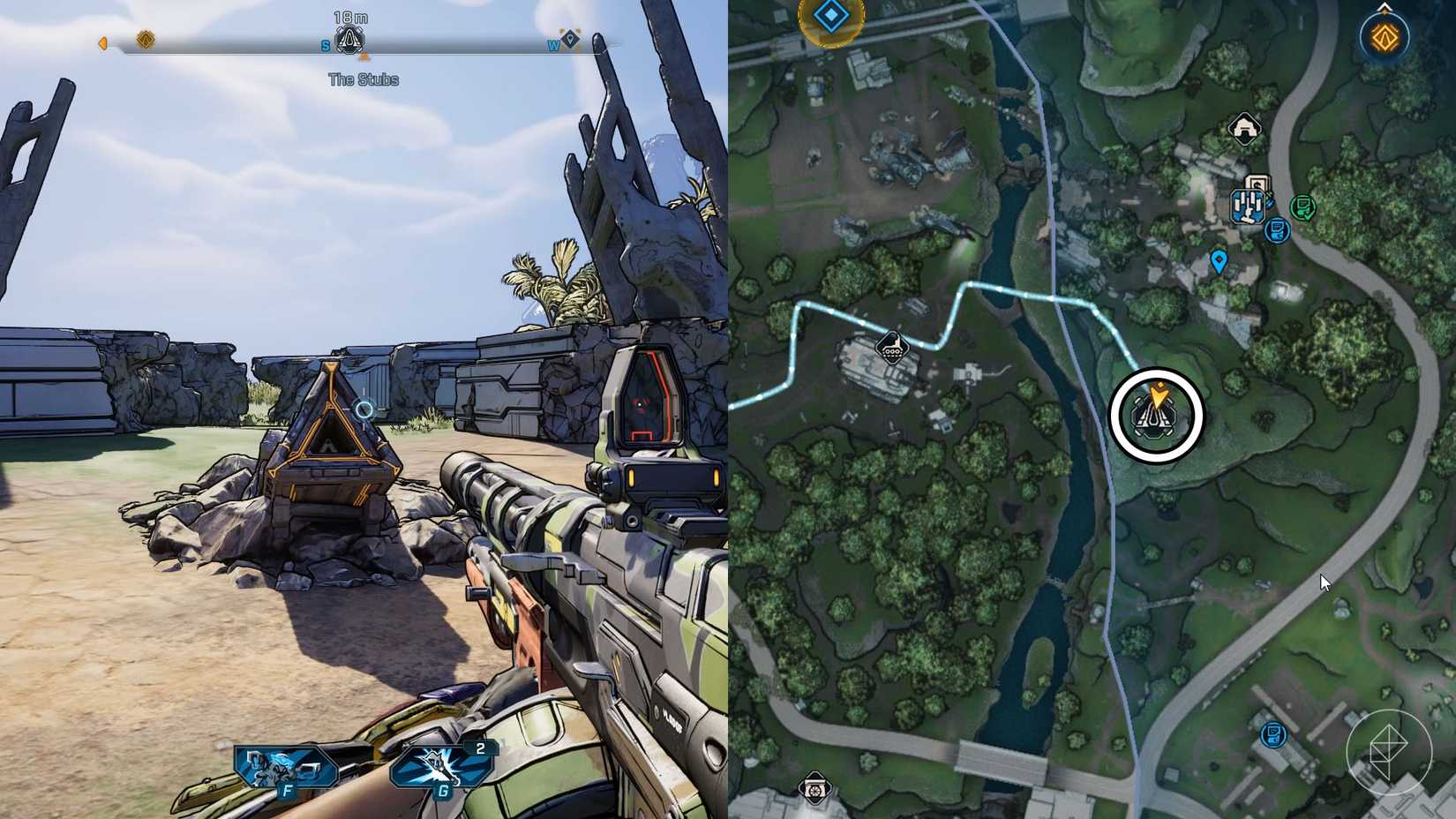This screenshot has height=819, width=1456.
Task: Select The Stubs location label
Action: [x=364, y=79]
